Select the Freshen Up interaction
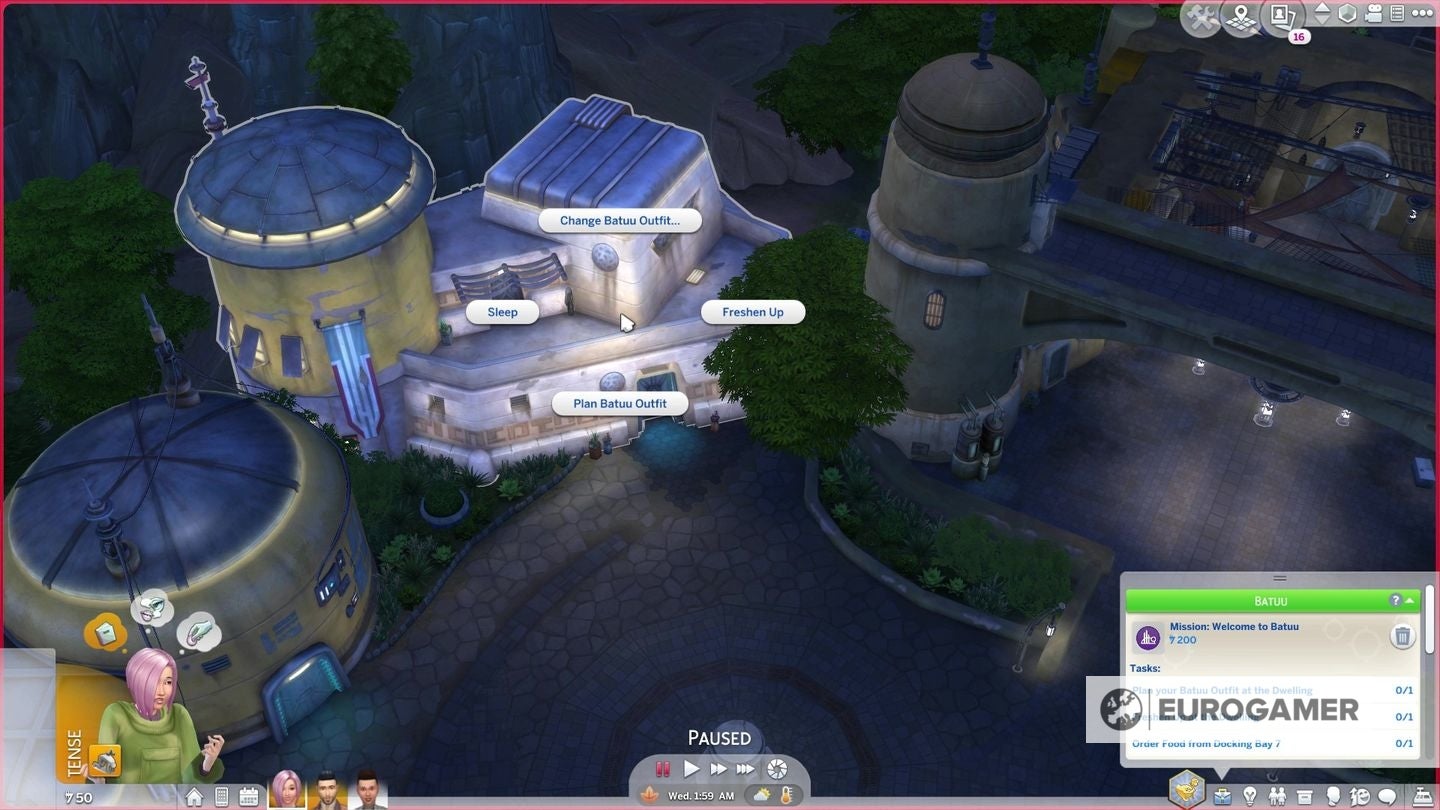This screenshot has width=1440, height=810. 752,312
